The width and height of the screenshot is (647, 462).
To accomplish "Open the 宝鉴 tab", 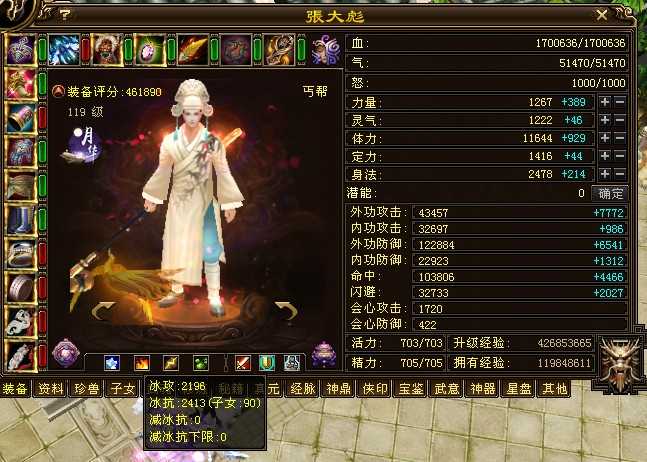I will point(411,388).
